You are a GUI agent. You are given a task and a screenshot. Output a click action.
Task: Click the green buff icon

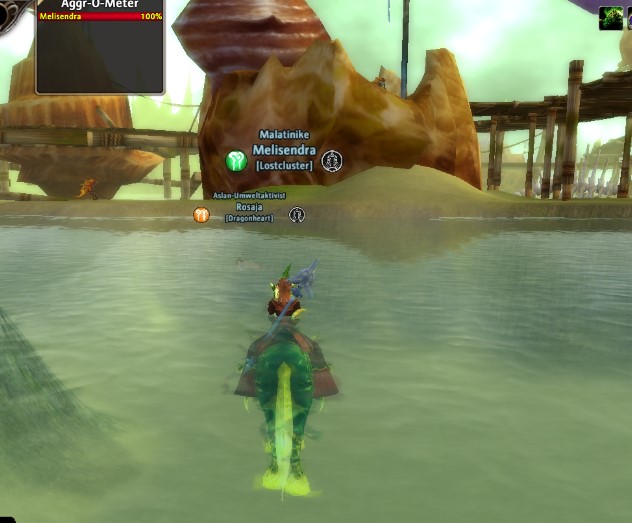point(610,18)
